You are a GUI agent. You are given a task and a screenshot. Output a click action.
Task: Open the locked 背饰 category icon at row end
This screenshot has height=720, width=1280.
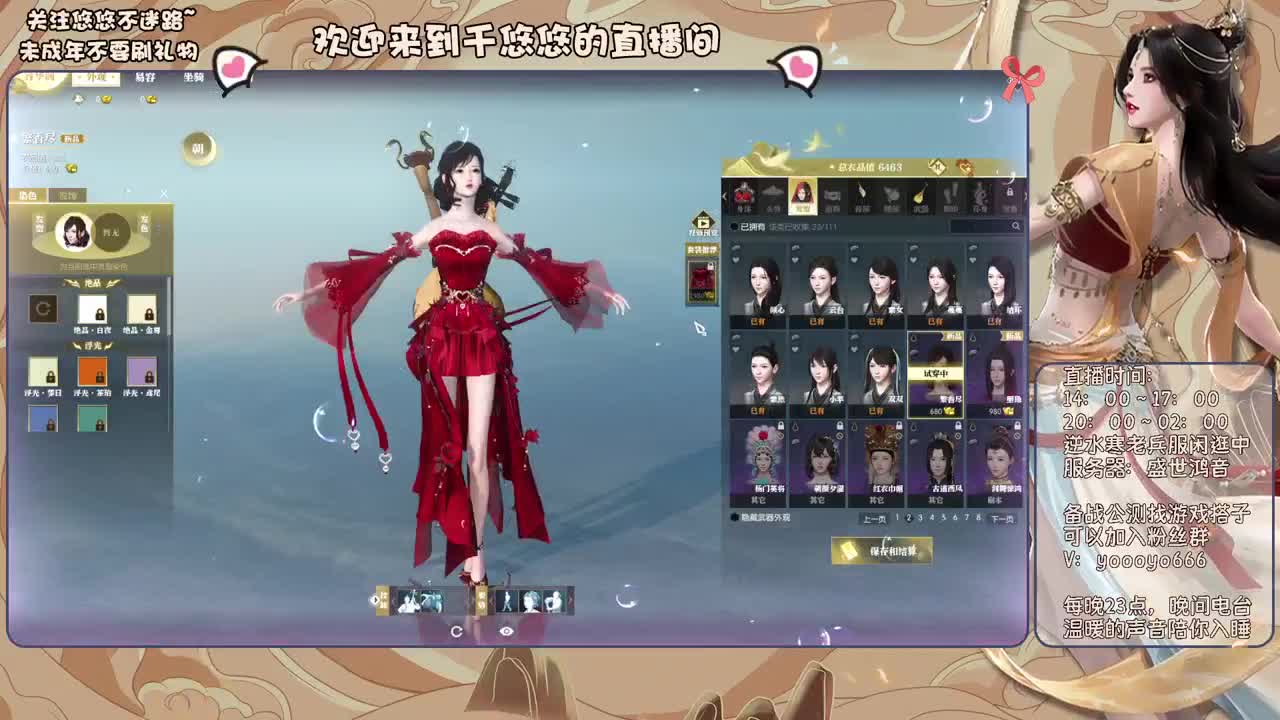pyautogui.click(x=1009, y=196)
